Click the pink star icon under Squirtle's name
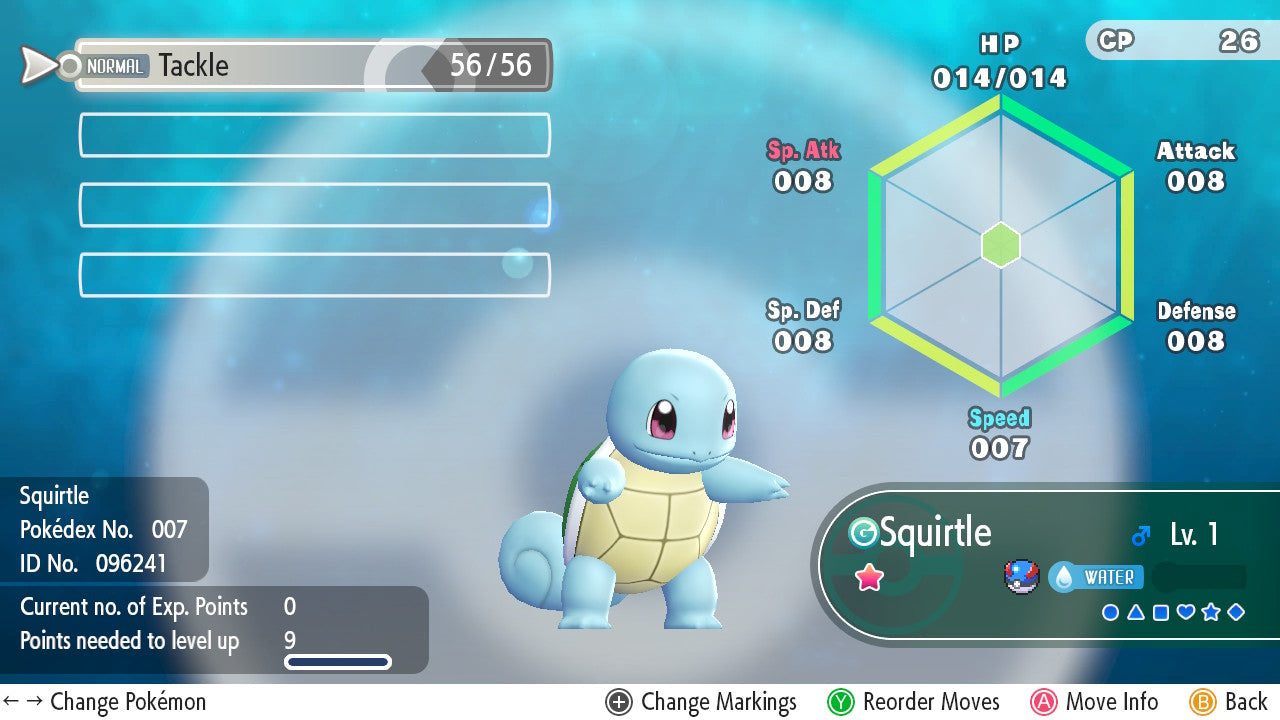The width and height of the screenshot is (1280, 720). [x=870, y=577]
